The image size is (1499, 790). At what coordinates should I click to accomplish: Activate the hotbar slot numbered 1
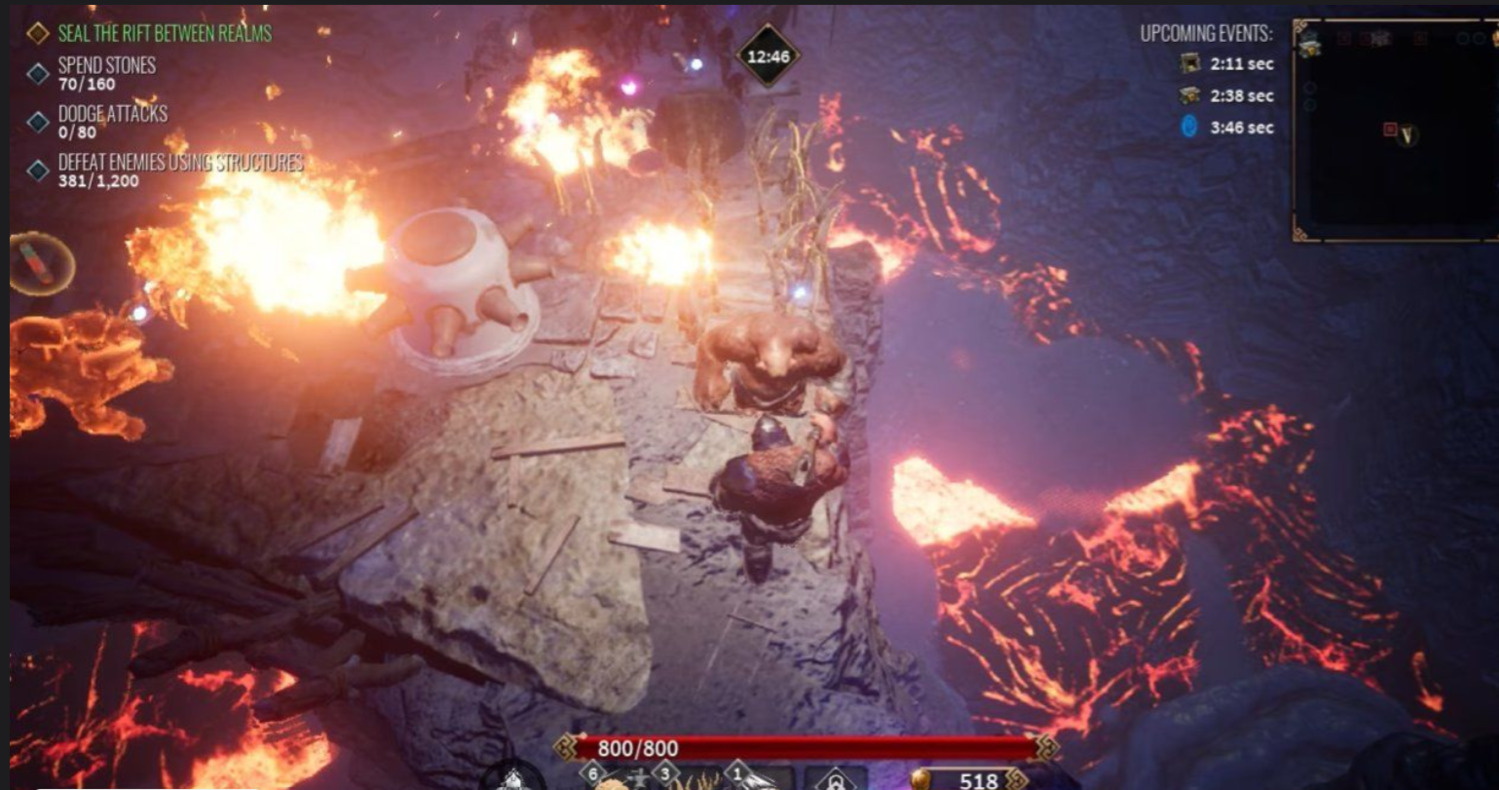pyautogui.click(x=762, y=779)
